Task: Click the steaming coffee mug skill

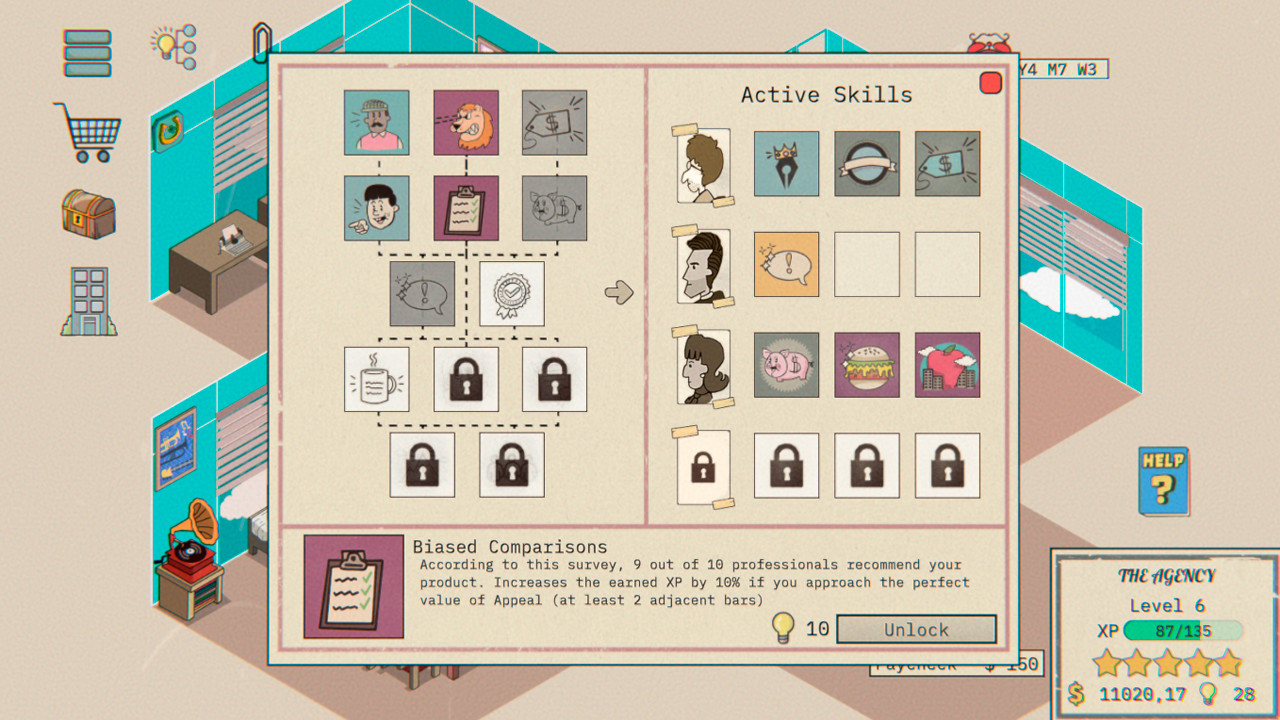Action: (x=378, y=380)
